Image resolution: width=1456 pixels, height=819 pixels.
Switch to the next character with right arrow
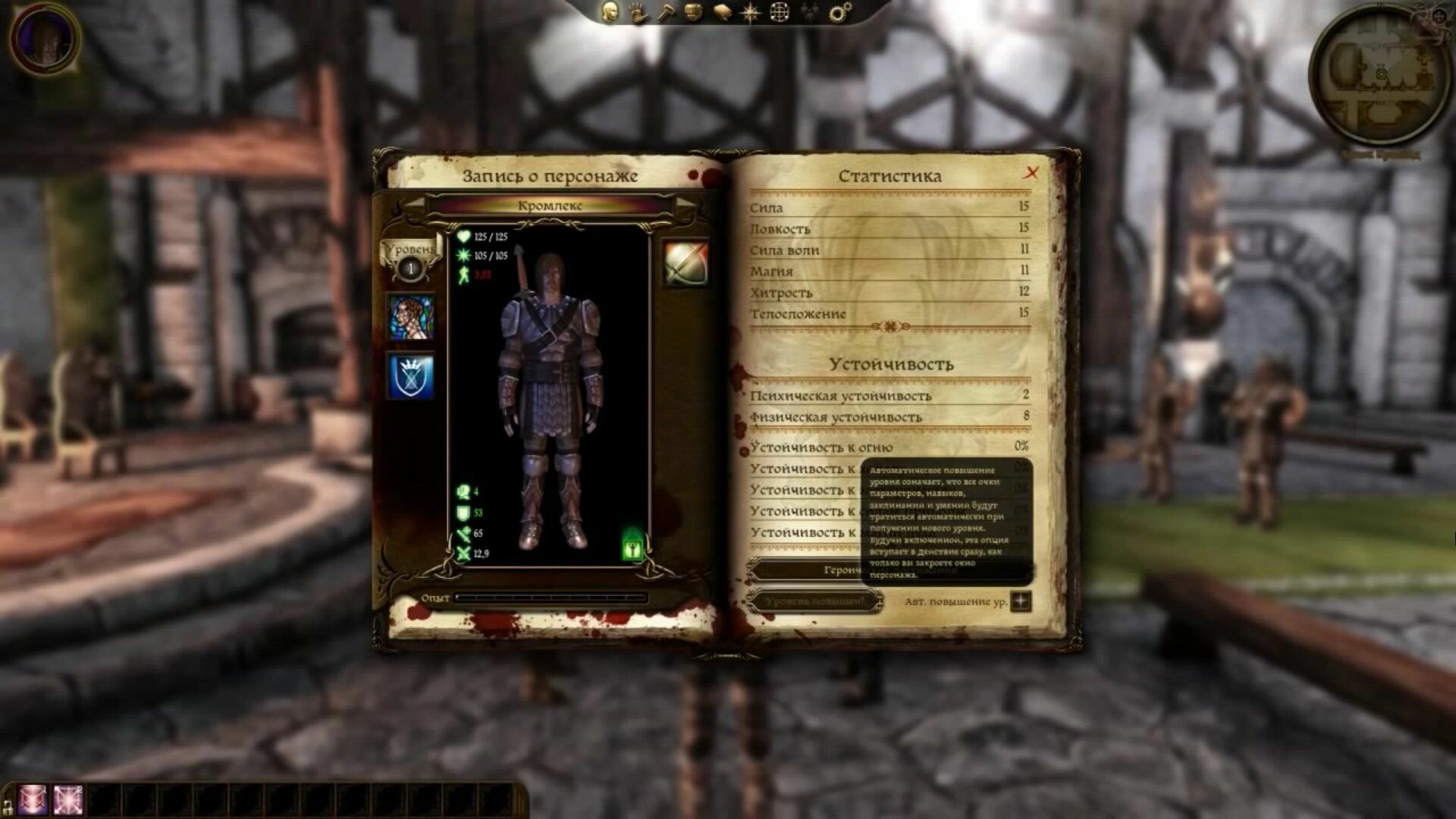coord(686,205)
